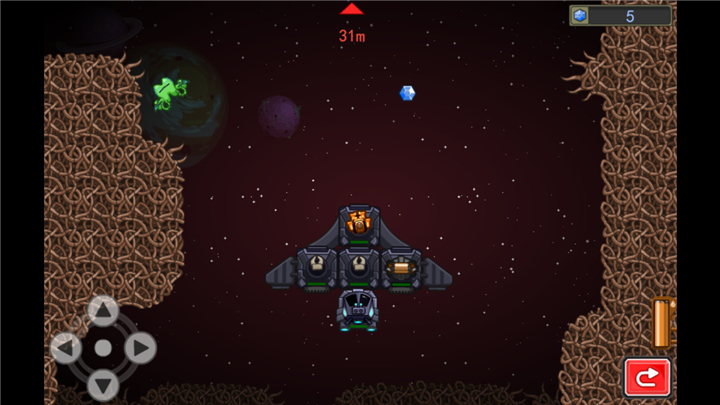Click the red return arrow button
The image size is (720, 405).
click(647, 377)
